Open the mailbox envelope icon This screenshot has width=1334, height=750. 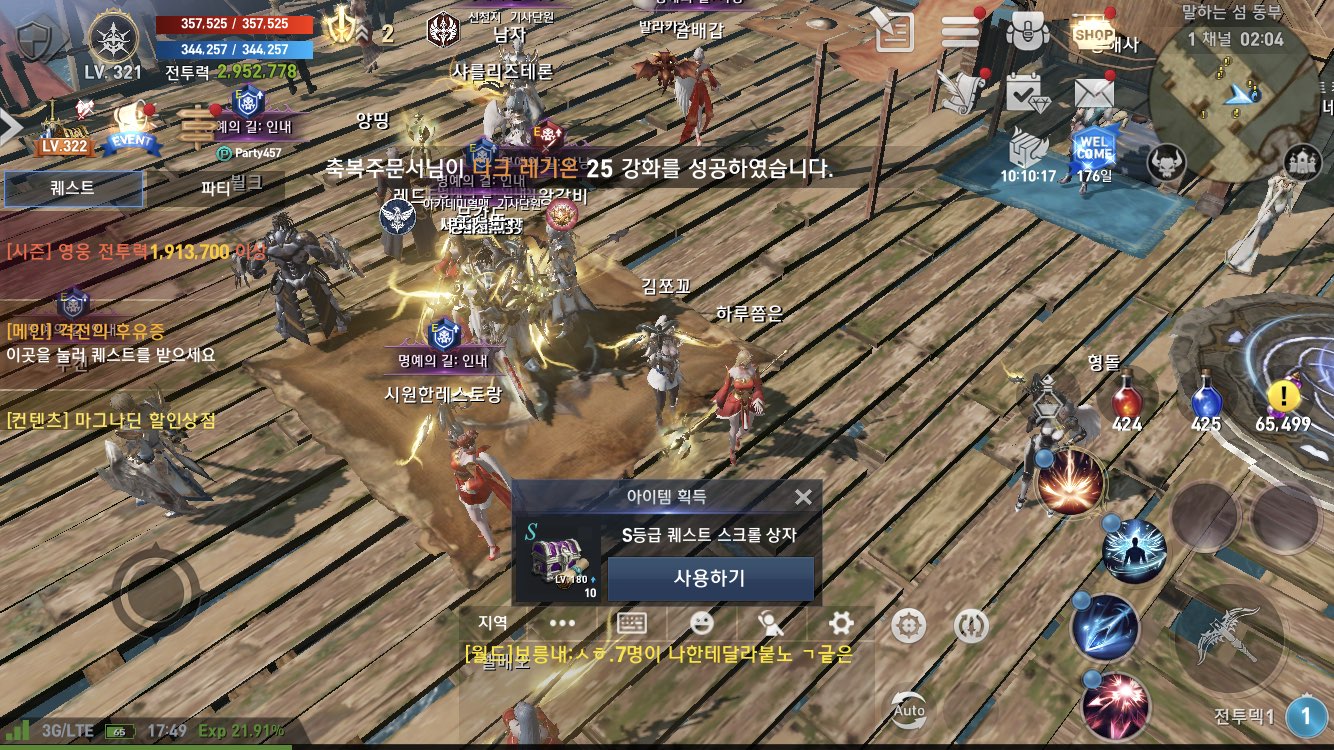click(1094, 93)
